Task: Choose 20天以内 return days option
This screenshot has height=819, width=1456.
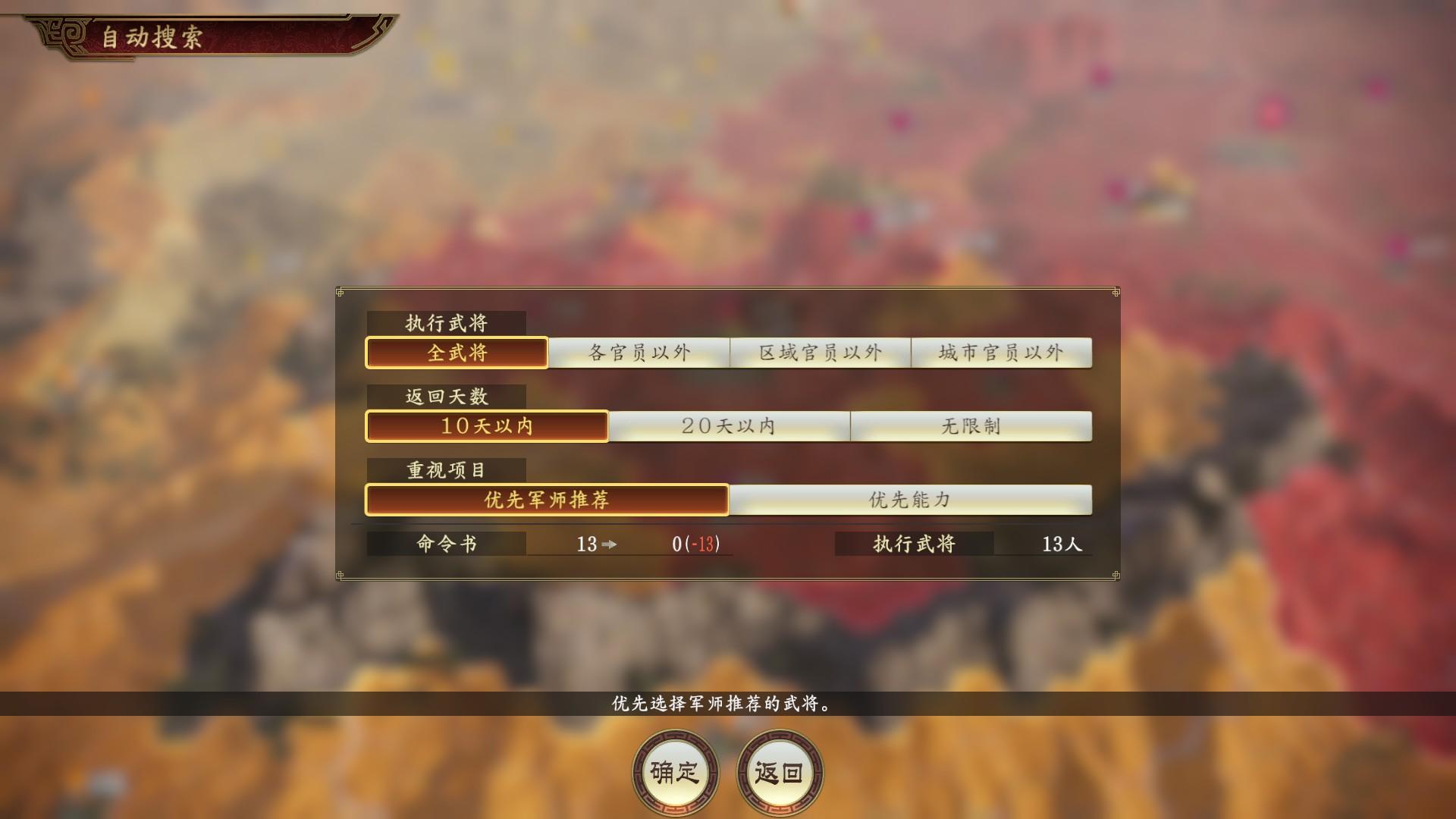Action: [730, 426]
